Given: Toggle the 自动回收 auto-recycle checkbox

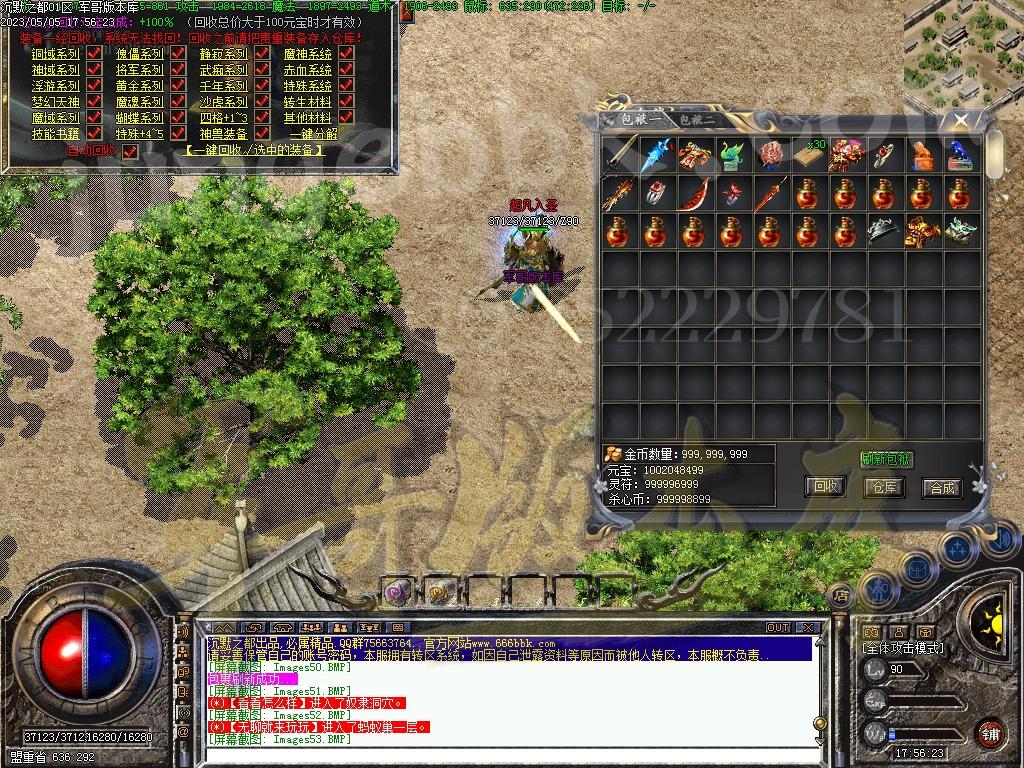Looking at the screenshot, I should click(129, 151).
